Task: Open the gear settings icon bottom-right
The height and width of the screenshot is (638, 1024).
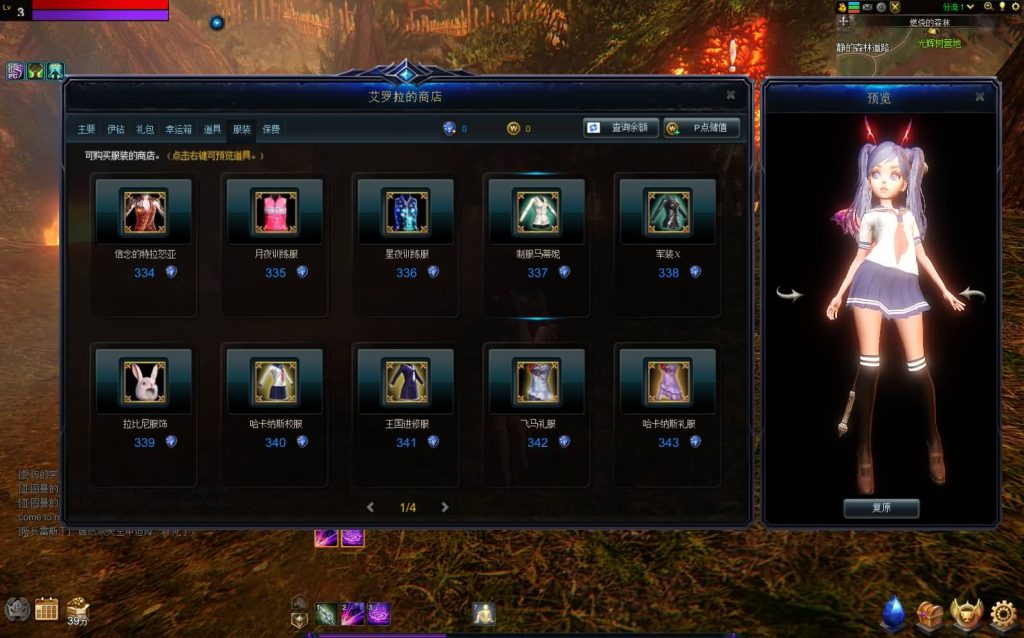Action: click(x=1003, y=612)
